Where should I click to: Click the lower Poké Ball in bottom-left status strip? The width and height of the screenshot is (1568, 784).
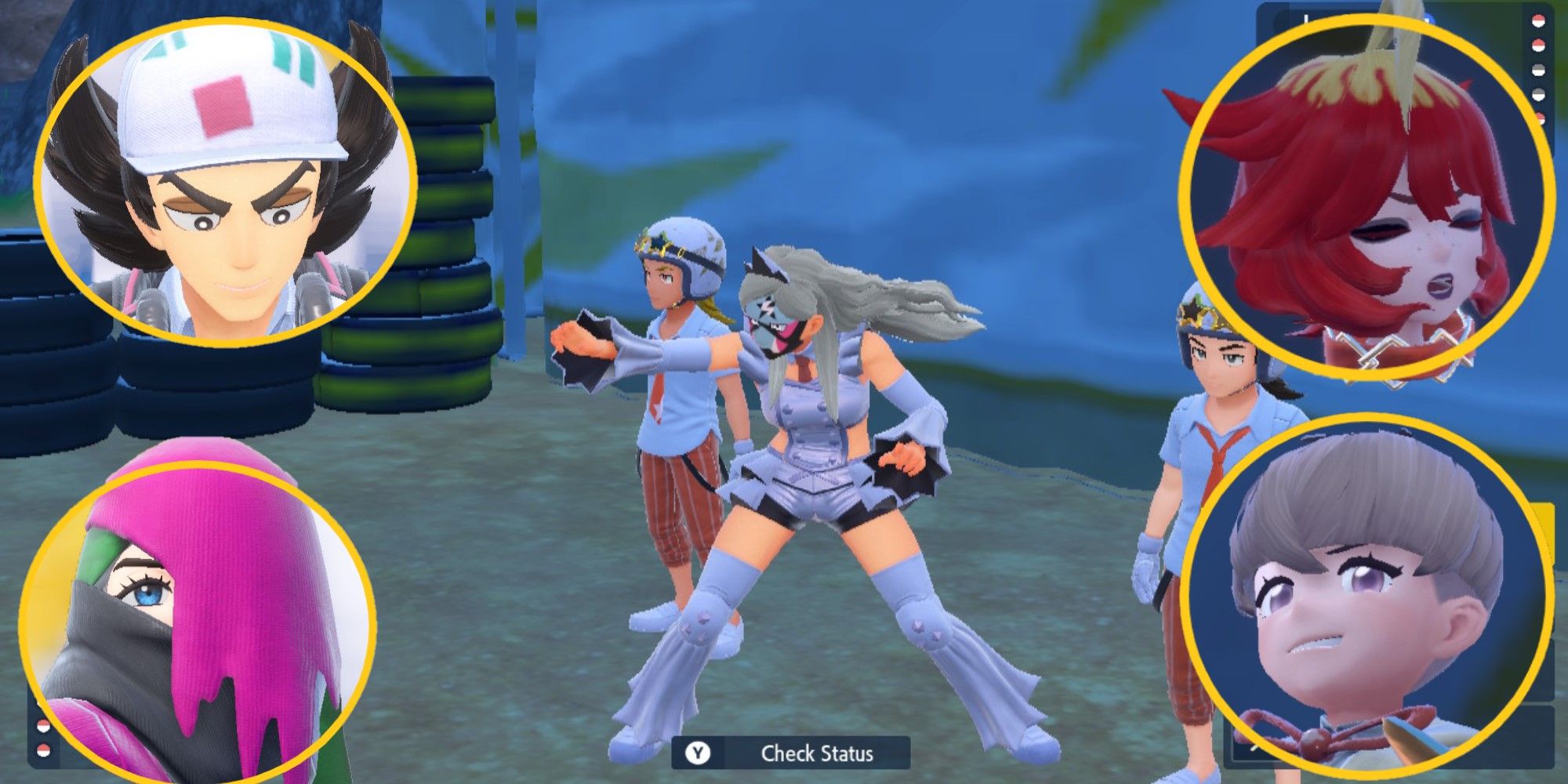[x=43, y=750]
